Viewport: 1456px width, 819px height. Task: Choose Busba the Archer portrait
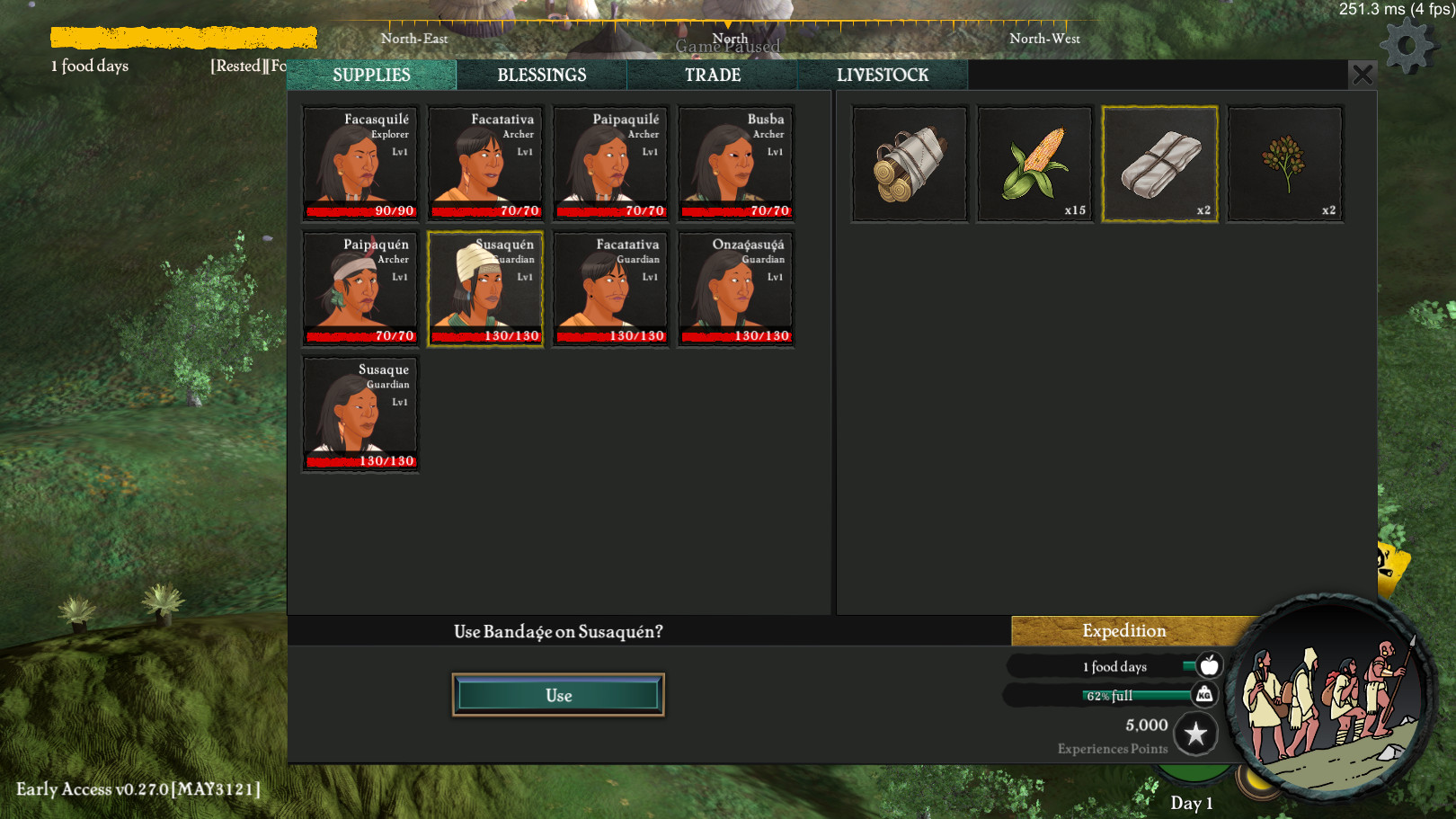(x=735, y=163)
